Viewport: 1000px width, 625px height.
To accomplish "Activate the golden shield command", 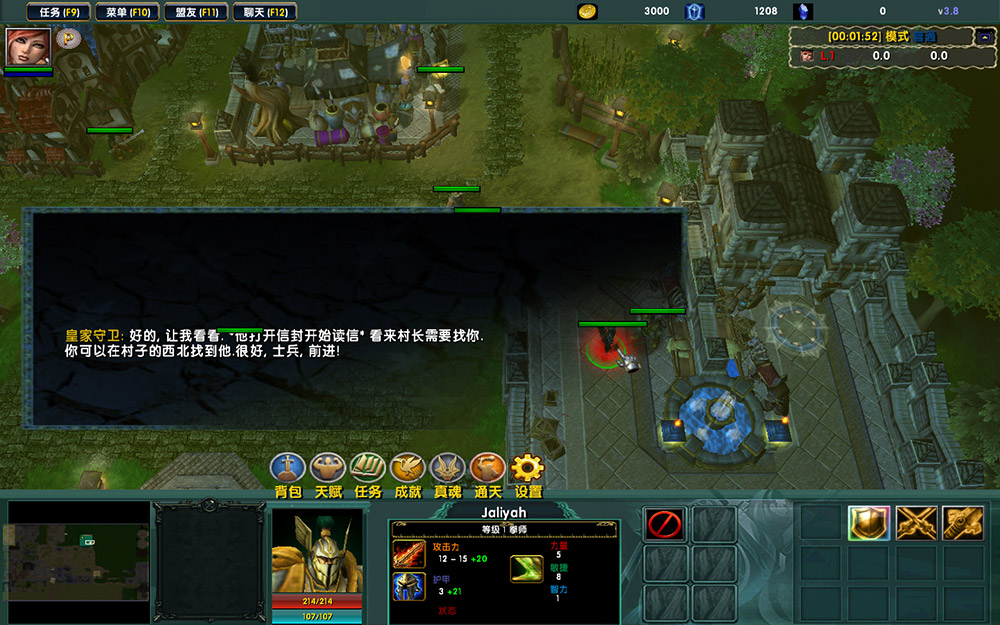I will tap(869, 523).
